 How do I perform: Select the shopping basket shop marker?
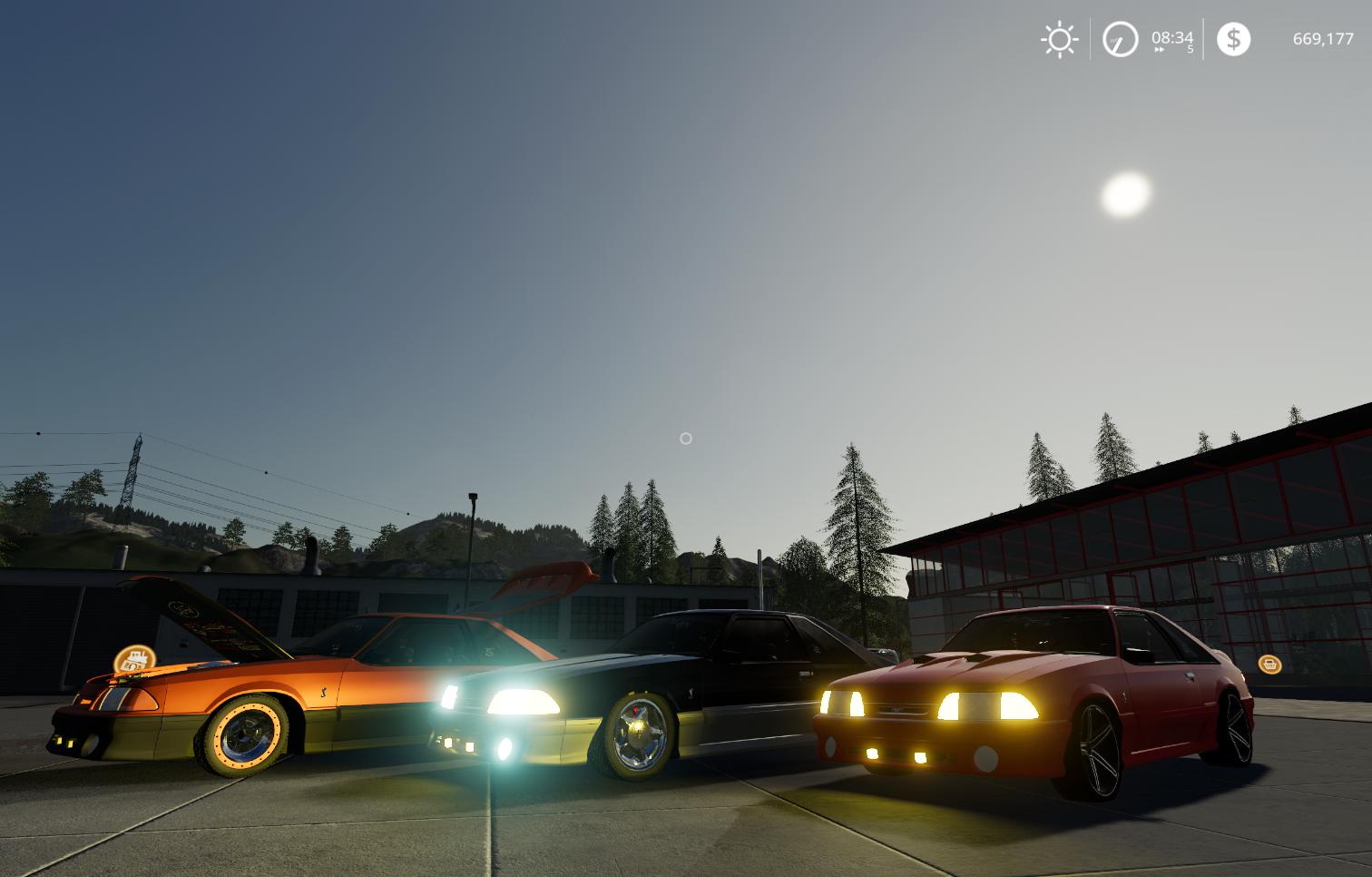pos(1269,664)
